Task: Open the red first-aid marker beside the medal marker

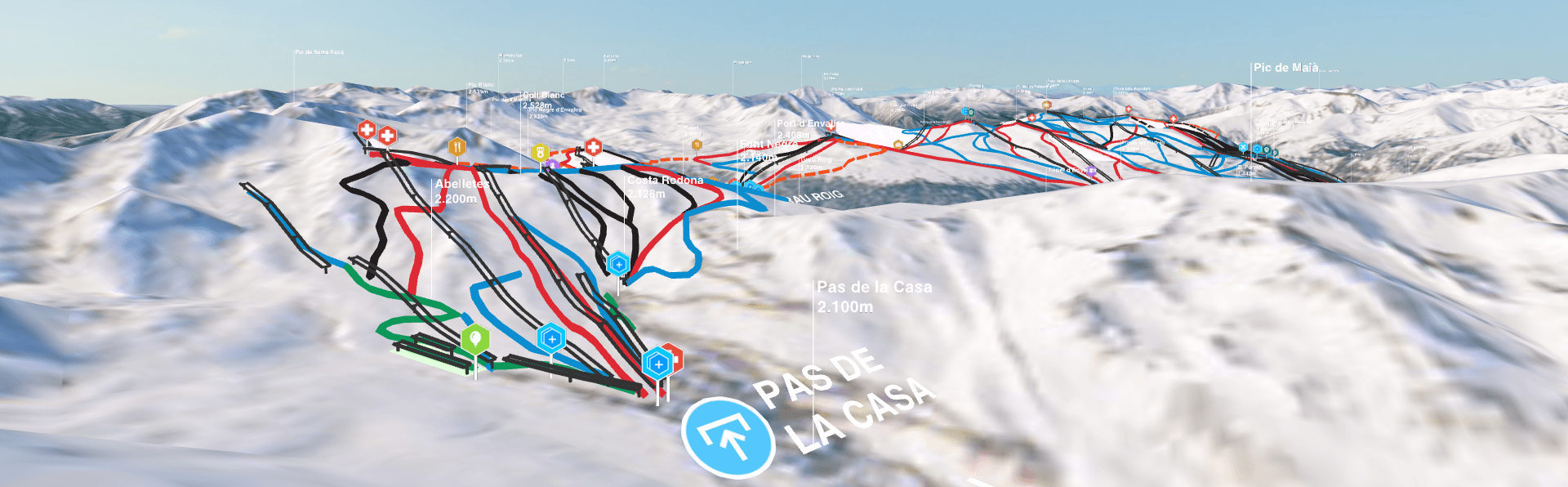Action: (594, 147)
